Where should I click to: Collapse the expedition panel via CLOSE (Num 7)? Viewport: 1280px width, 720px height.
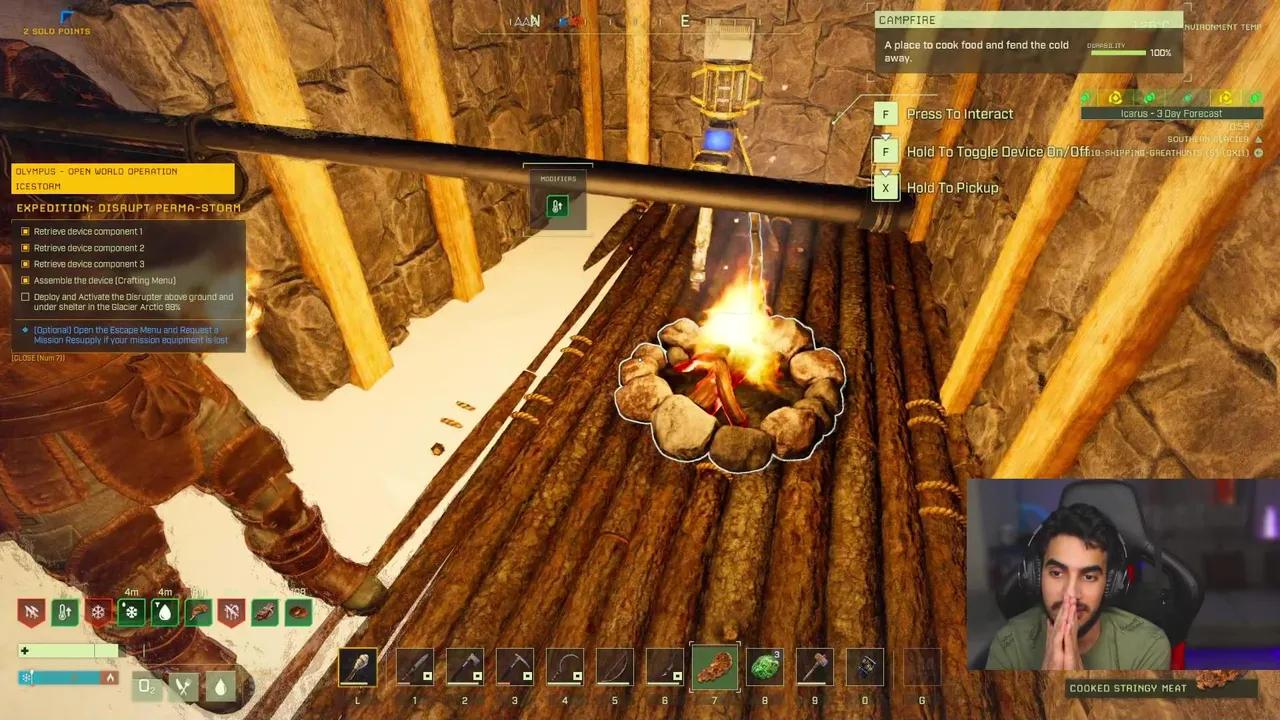[38, 357]
